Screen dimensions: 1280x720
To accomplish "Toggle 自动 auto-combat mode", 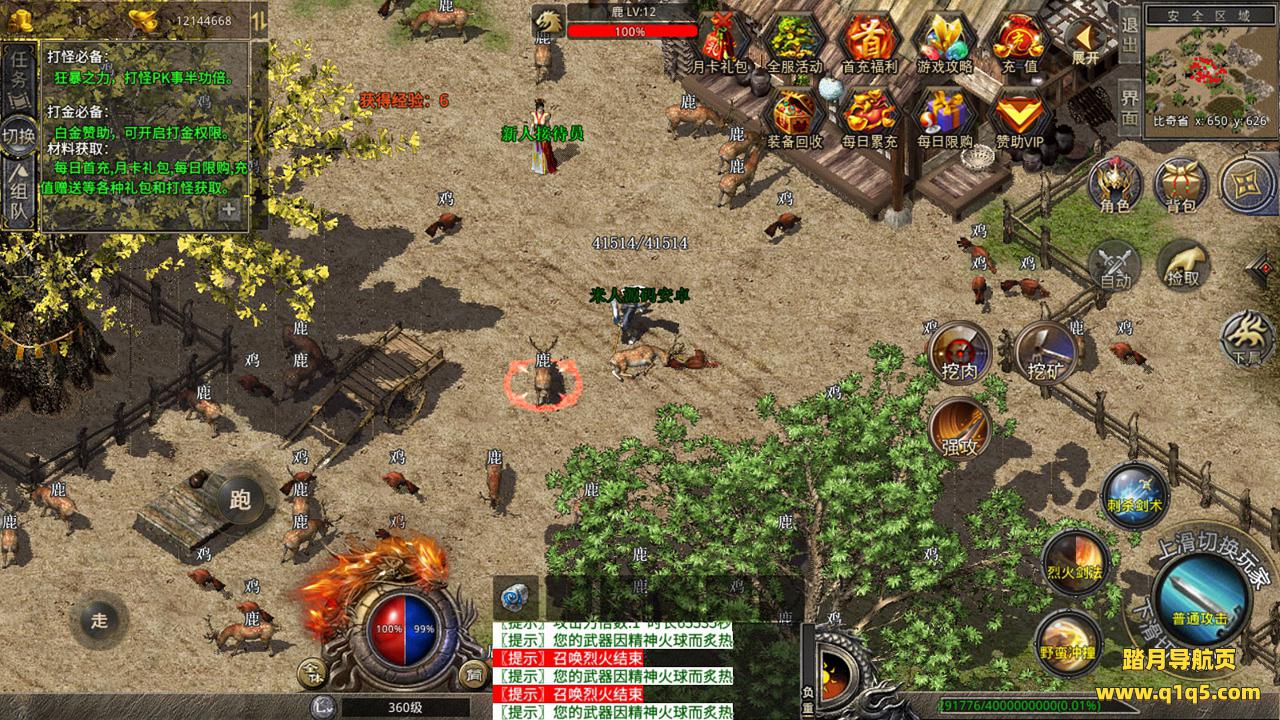I will tap(1114, 265).
